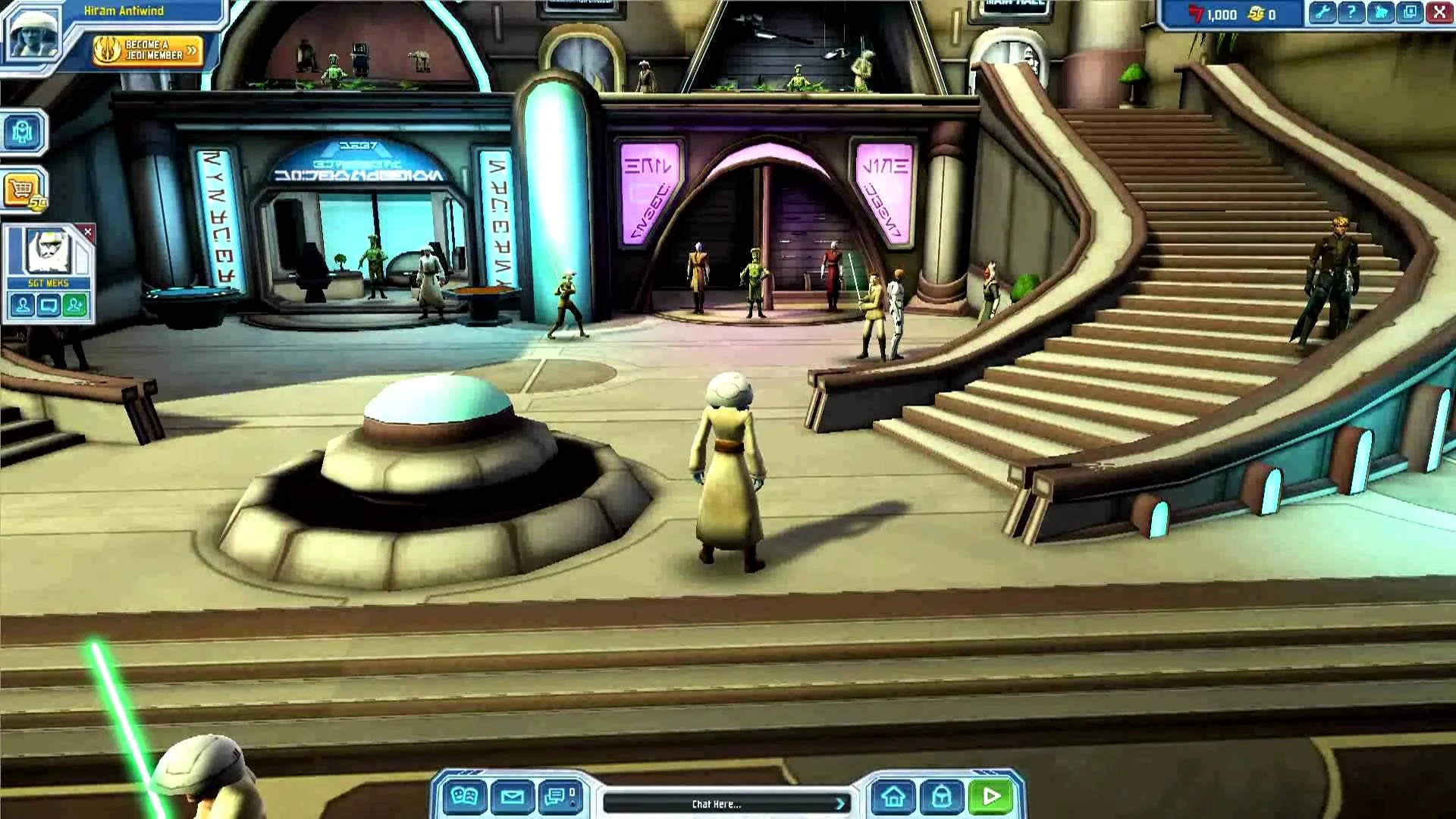Click the Become a Jedi Member button

[x=146, y=51]
